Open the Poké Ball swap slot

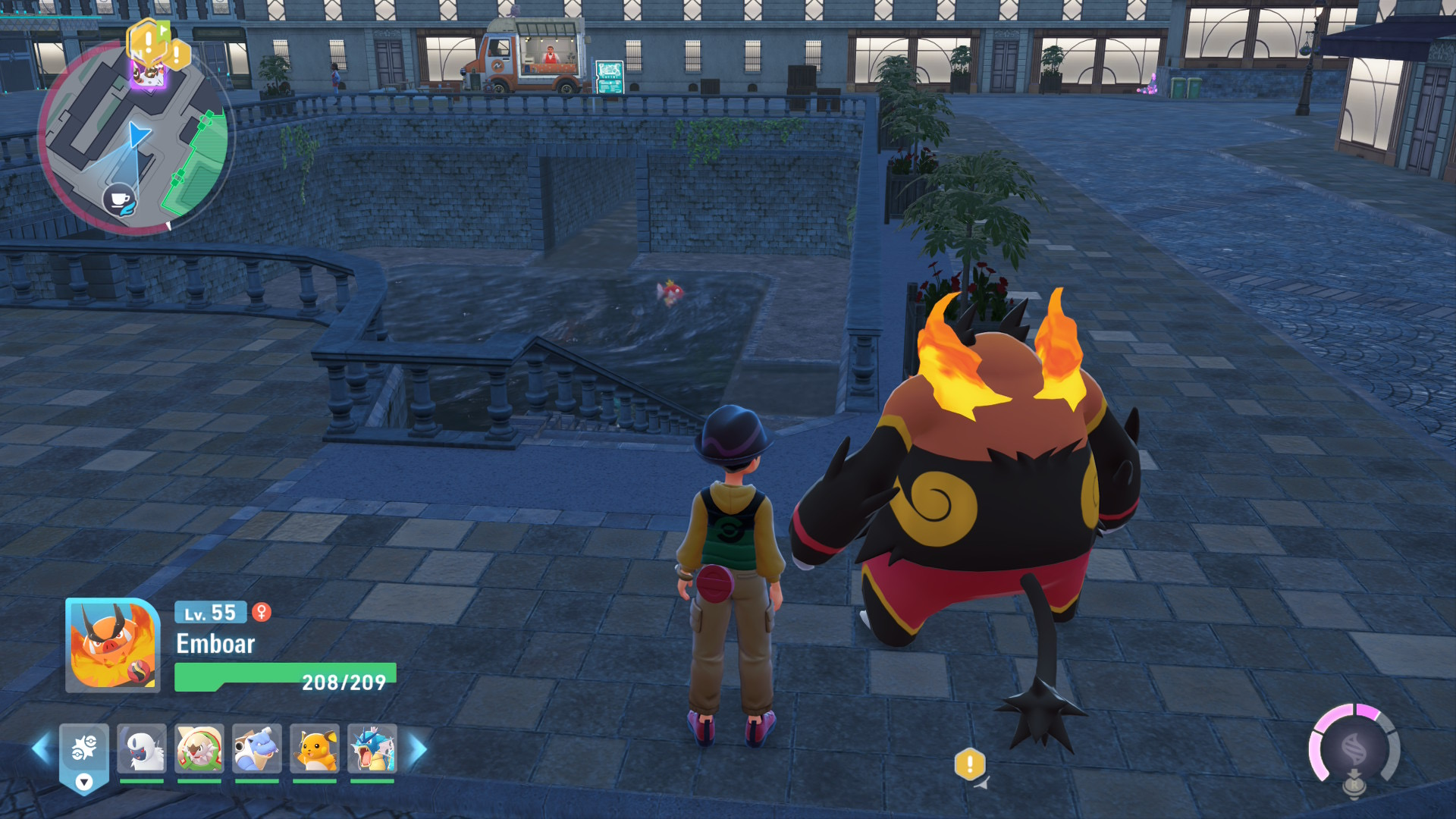pyautogui.click(x=84, y=755)
